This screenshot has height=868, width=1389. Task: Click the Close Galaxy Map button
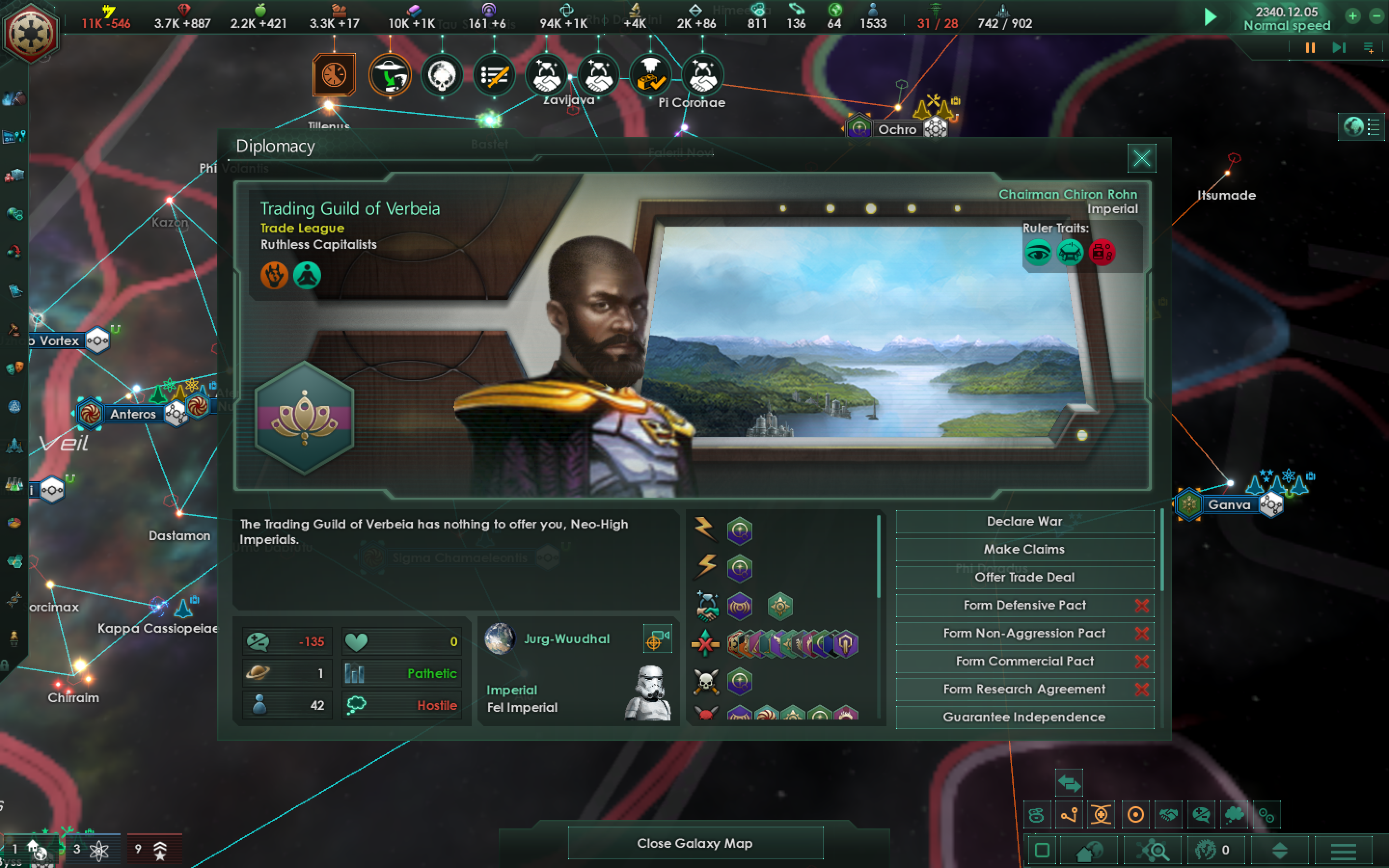coord(694,843)
